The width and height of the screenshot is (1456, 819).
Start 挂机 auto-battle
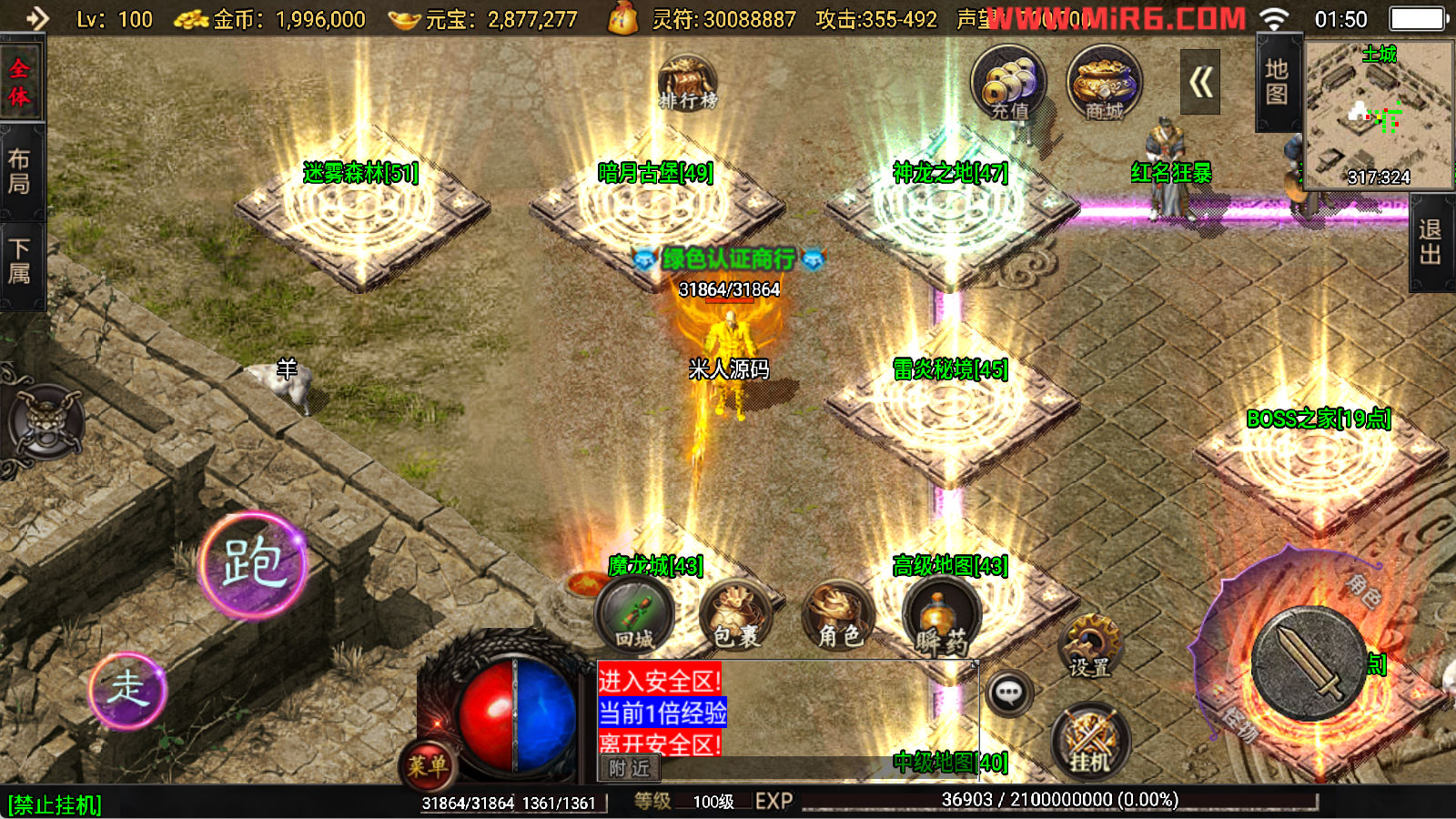[x=1089, y=742]
